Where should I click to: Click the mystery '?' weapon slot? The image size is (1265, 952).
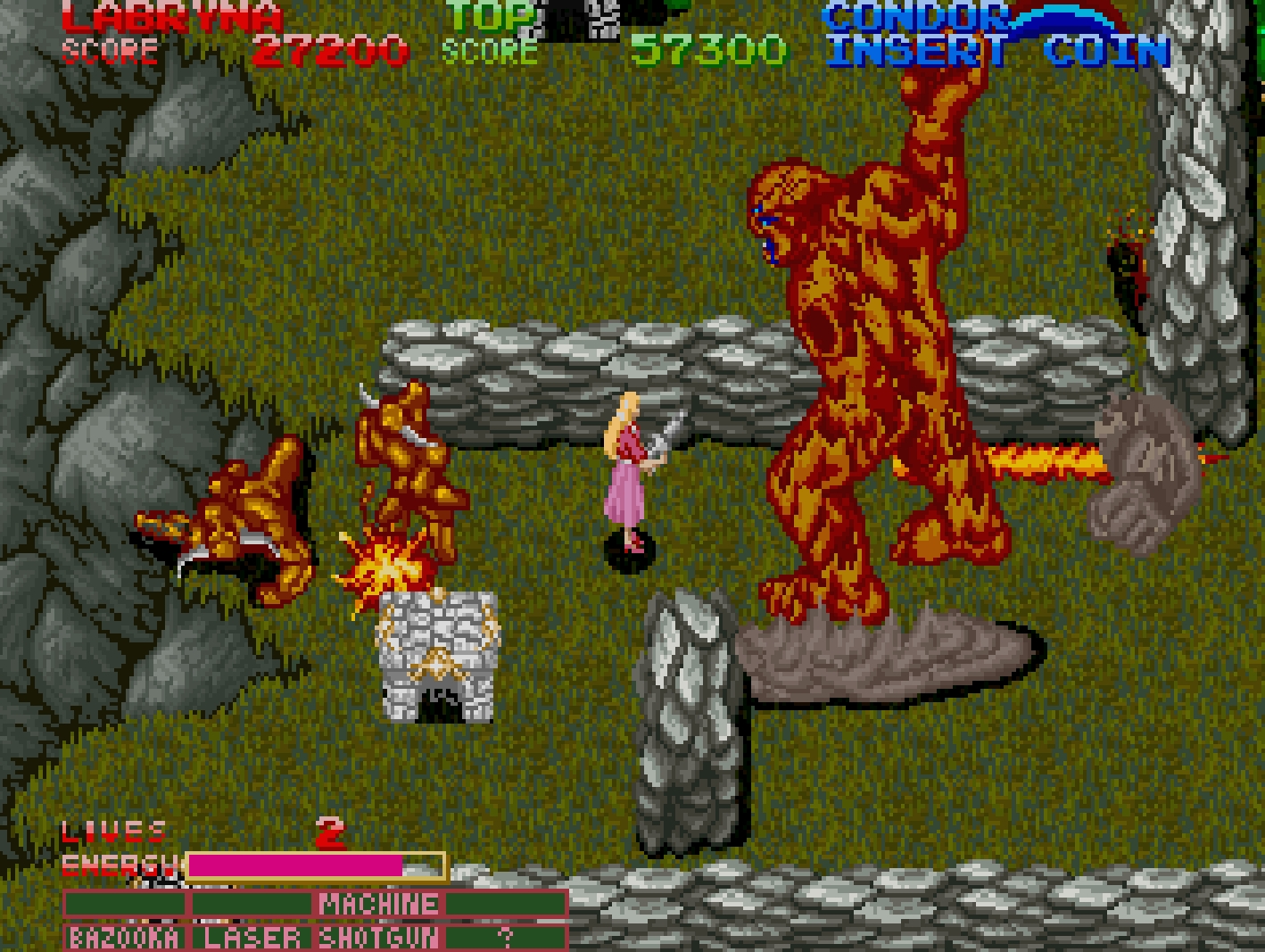coord(504,936)
